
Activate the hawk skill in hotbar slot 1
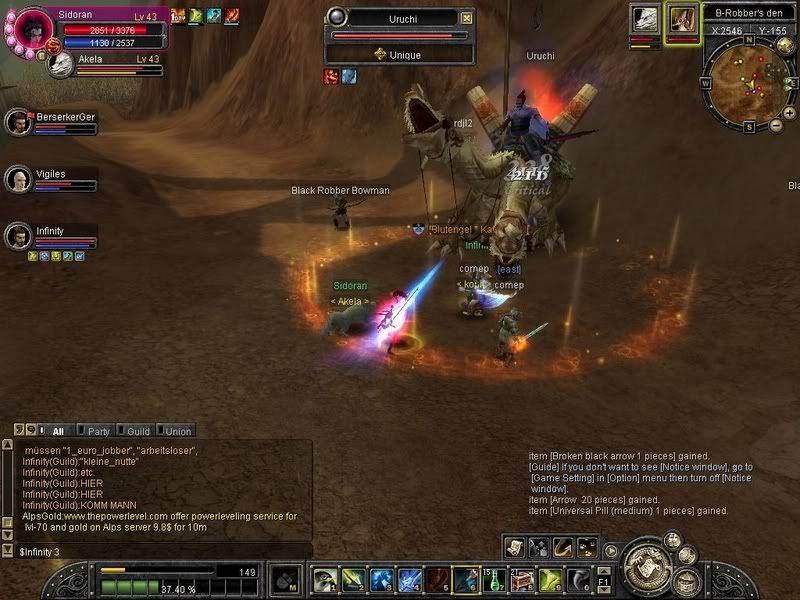(x=323, y=579)
